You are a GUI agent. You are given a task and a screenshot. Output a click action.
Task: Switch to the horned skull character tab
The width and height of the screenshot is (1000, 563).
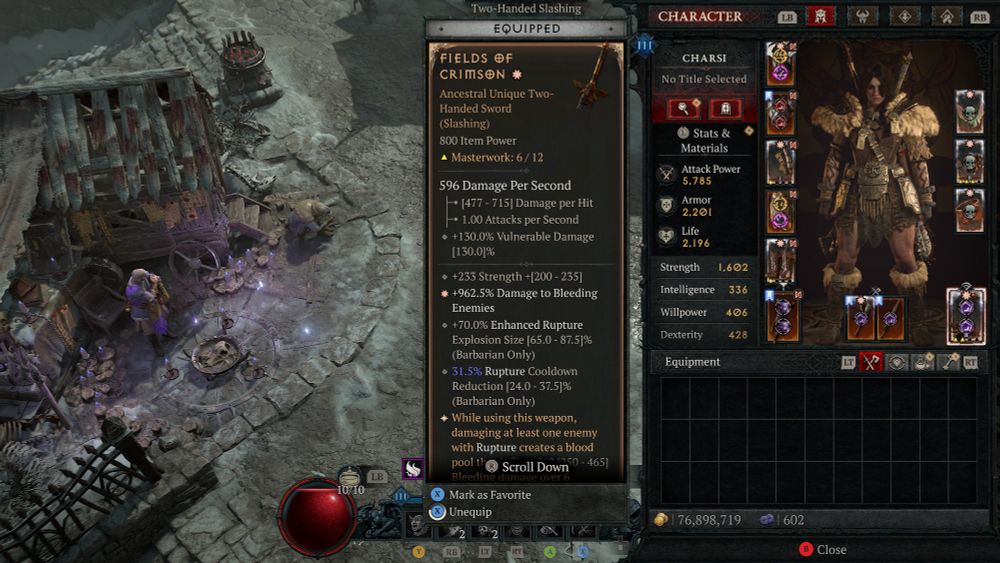click(859, 16)
